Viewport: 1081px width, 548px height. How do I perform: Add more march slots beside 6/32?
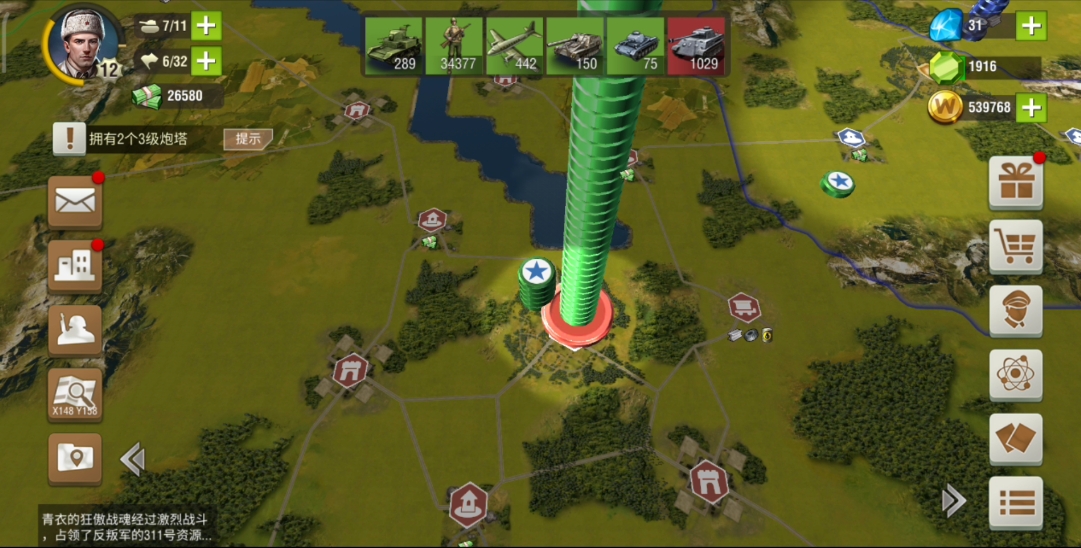206,60
